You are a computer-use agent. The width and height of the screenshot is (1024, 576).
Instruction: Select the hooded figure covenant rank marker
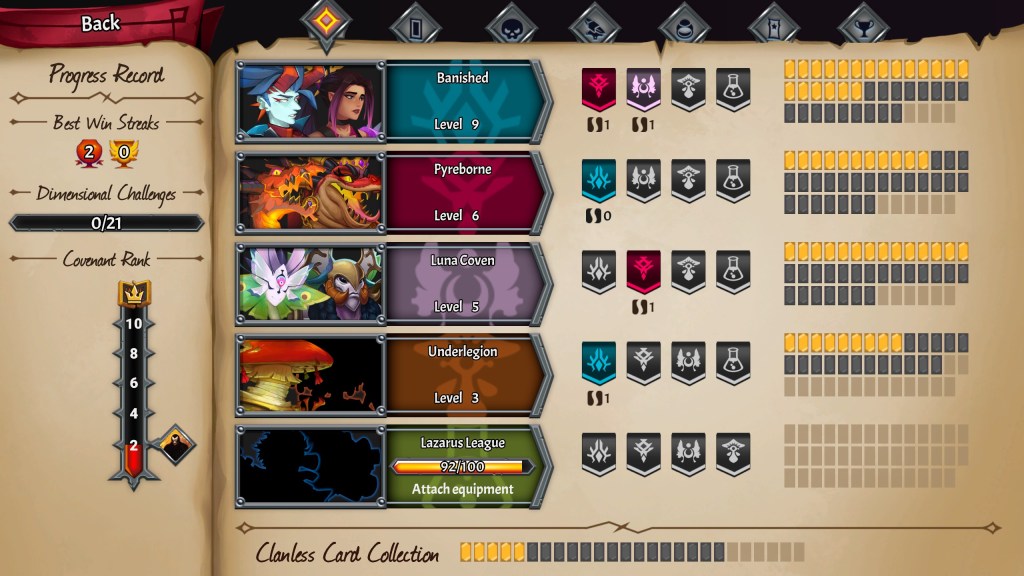pyautogui.click(x=176, y=446)
